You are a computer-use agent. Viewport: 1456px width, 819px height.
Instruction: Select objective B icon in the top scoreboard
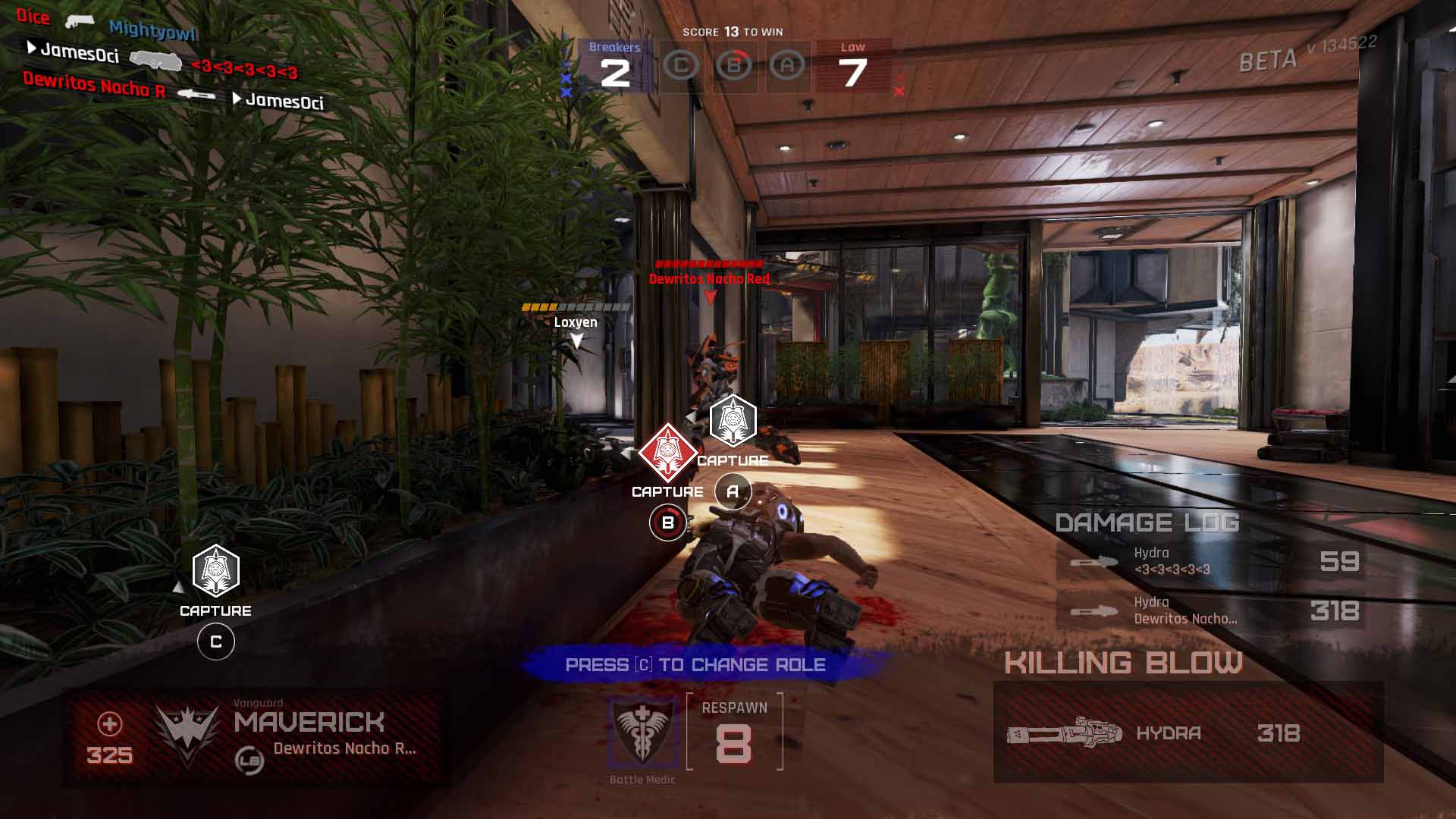click(734, 66)
